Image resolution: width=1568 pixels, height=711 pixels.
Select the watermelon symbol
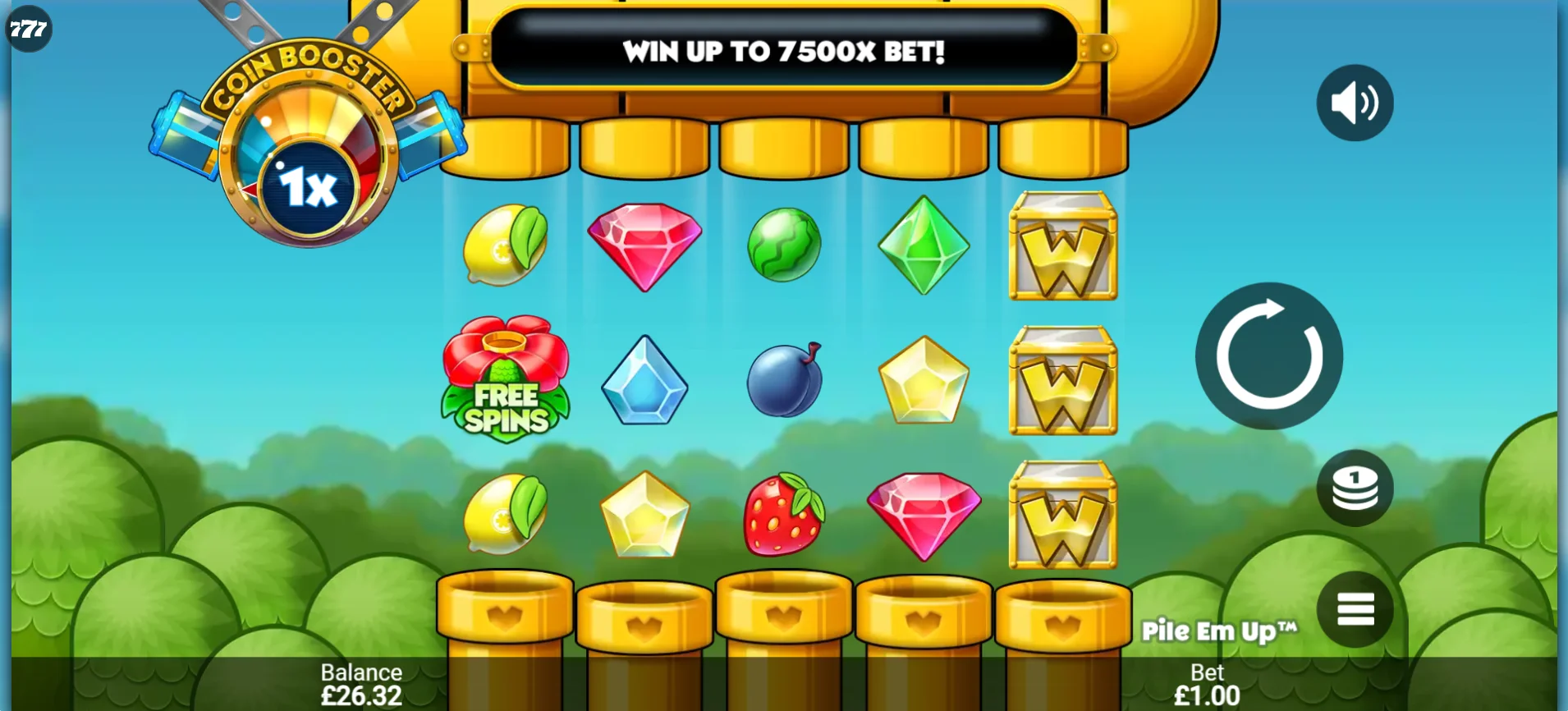click(784, 244)
